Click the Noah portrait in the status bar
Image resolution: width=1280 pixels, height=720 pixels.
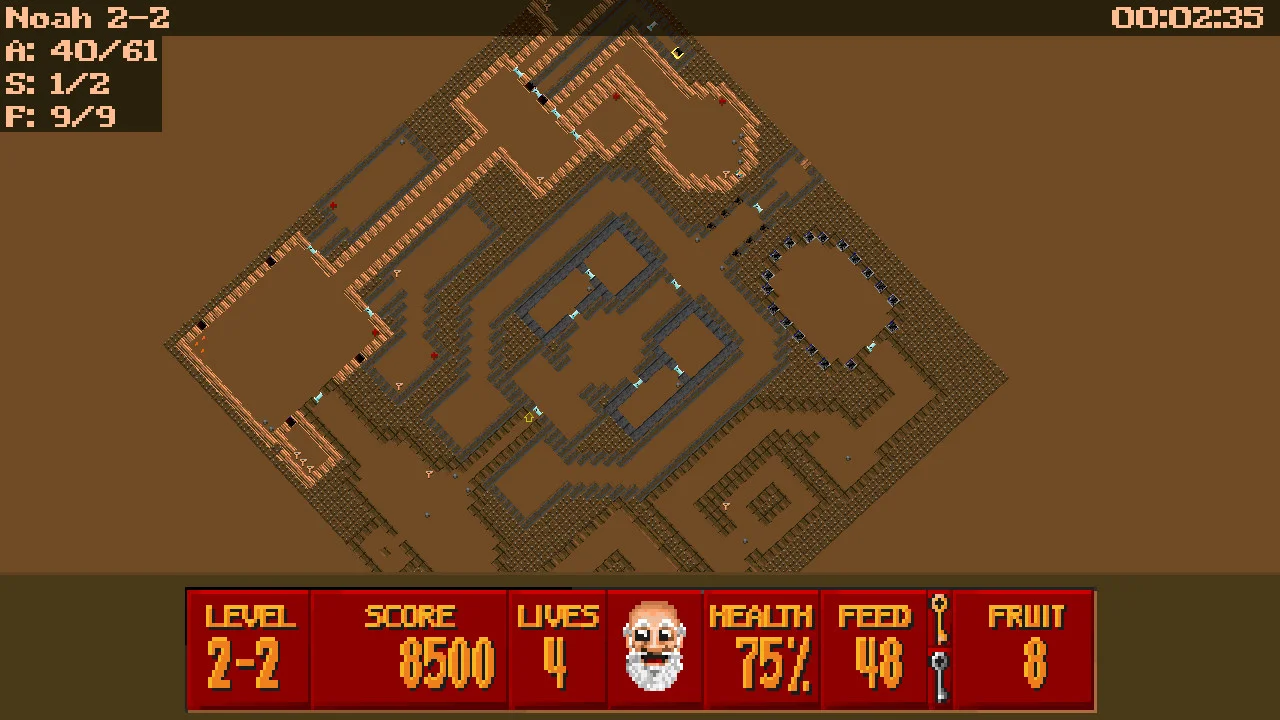tap(655, 645)
